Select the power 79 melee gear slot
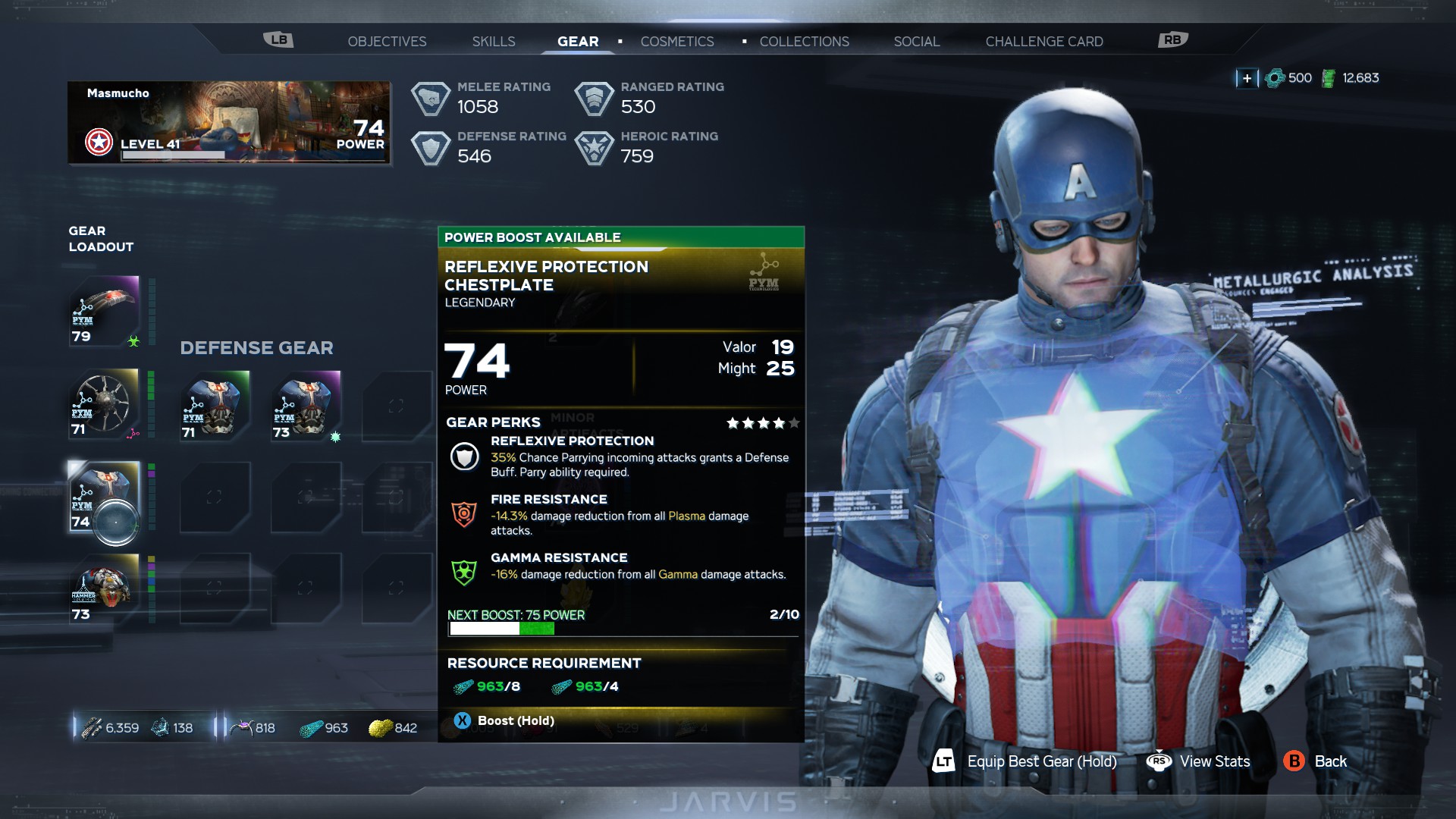 point(105,311)
